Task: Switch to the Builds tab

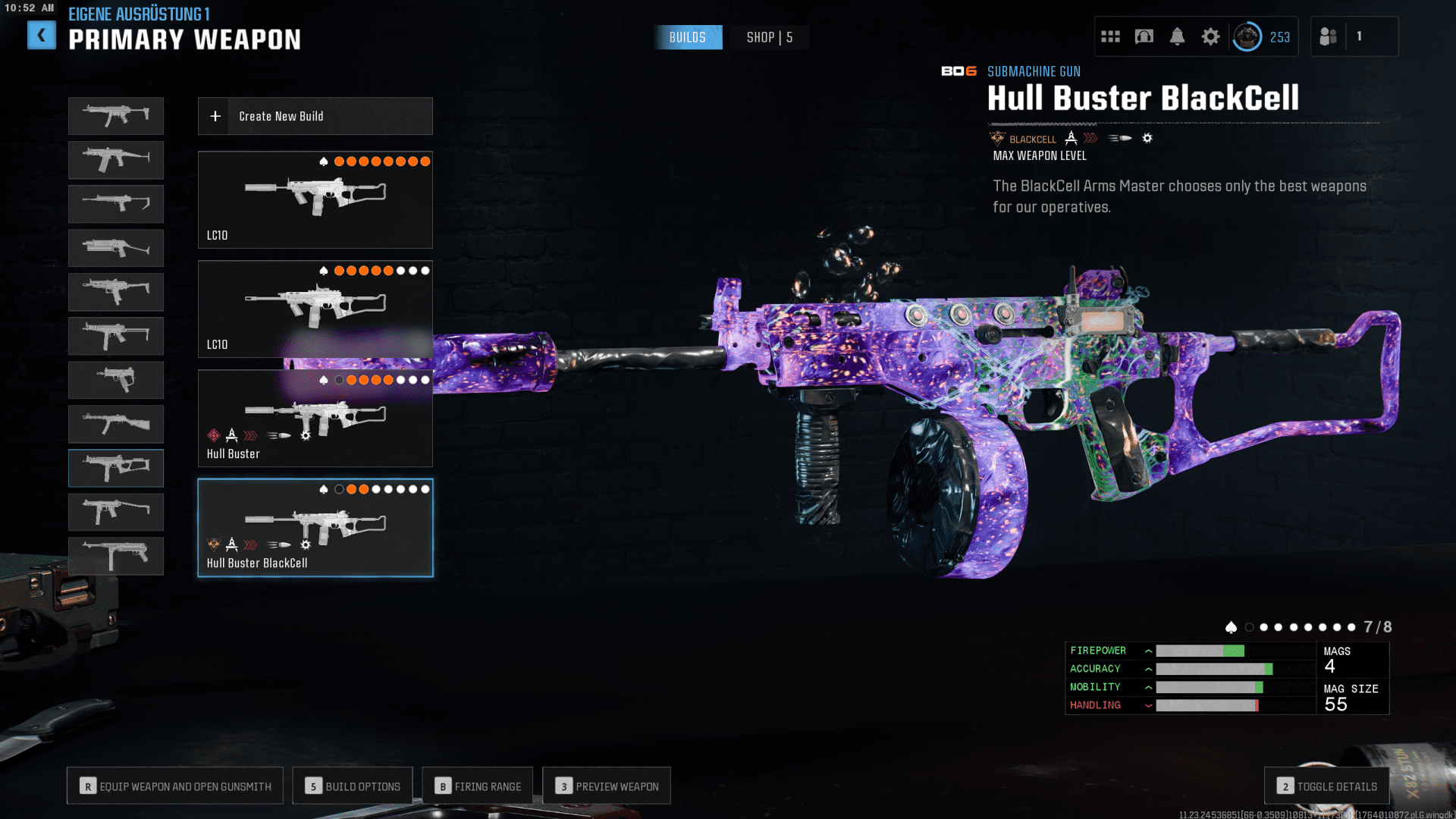Action: click(687, 37)
